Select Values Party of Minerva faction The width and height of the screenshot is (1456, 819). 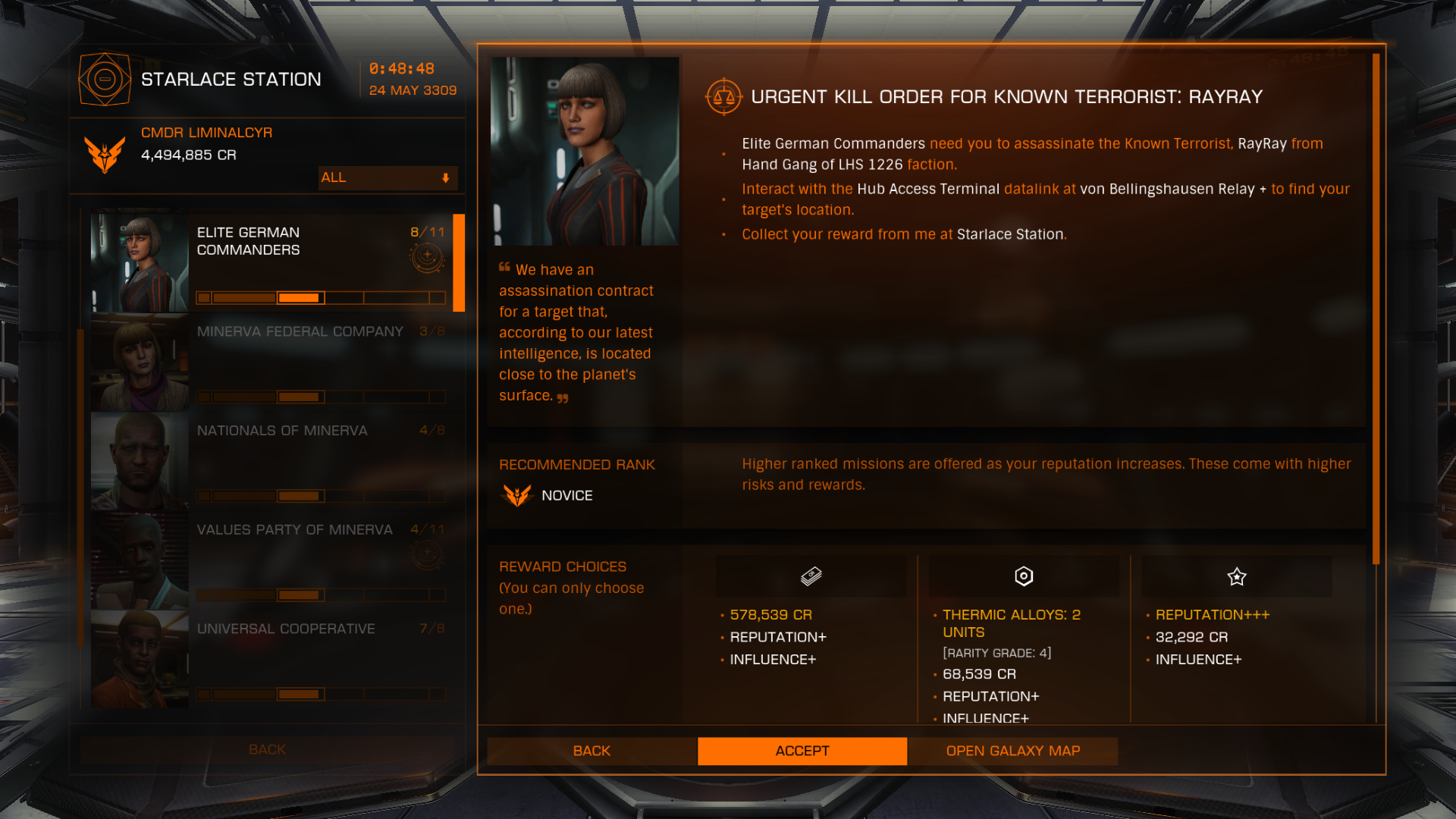(x=273, y=560)
